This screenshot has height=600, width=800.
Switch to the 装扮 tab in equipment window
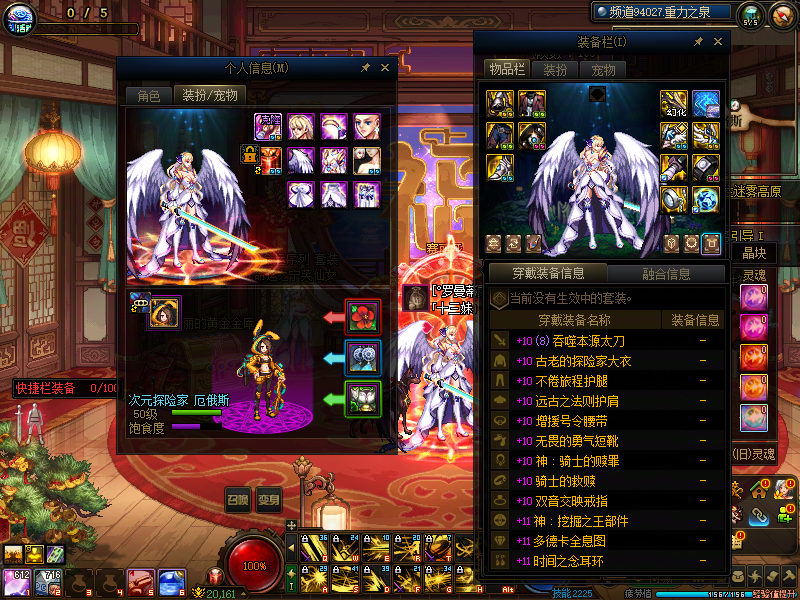(x=555, y=70)
